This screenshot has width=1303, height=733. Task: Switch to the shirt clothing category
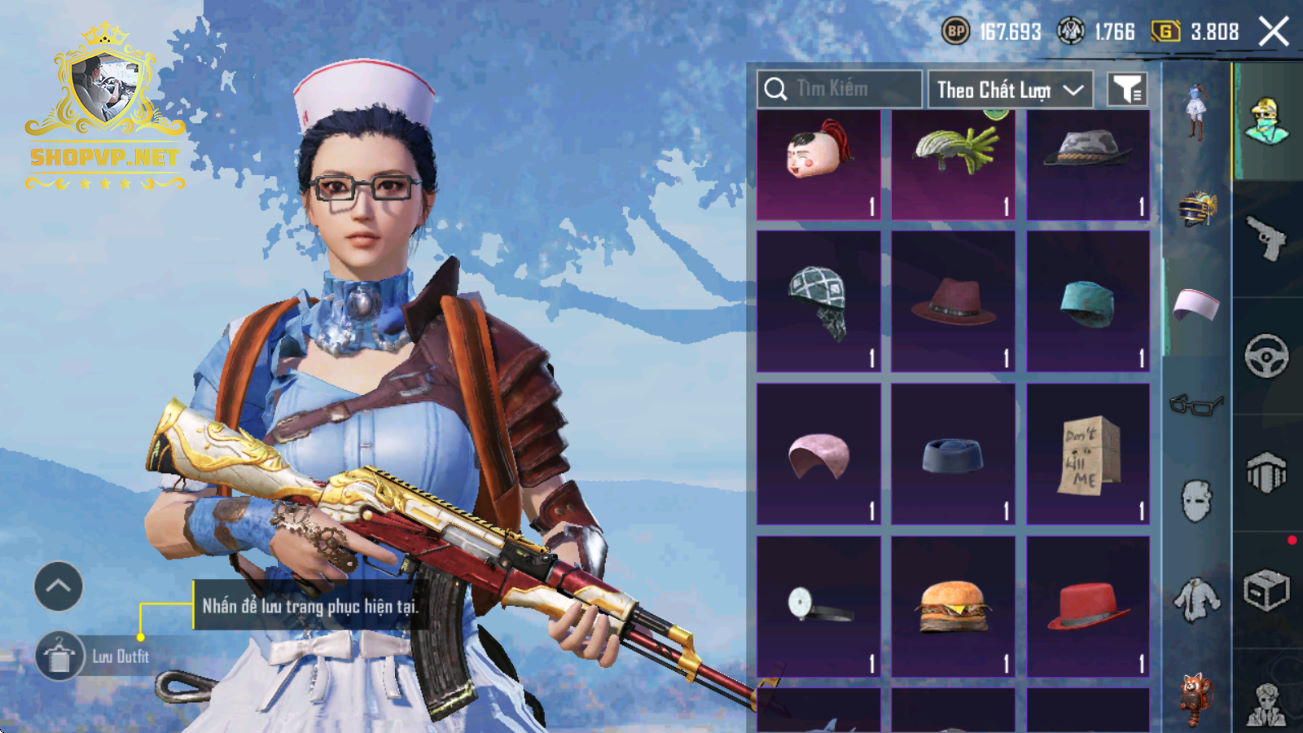[1196, 598]
